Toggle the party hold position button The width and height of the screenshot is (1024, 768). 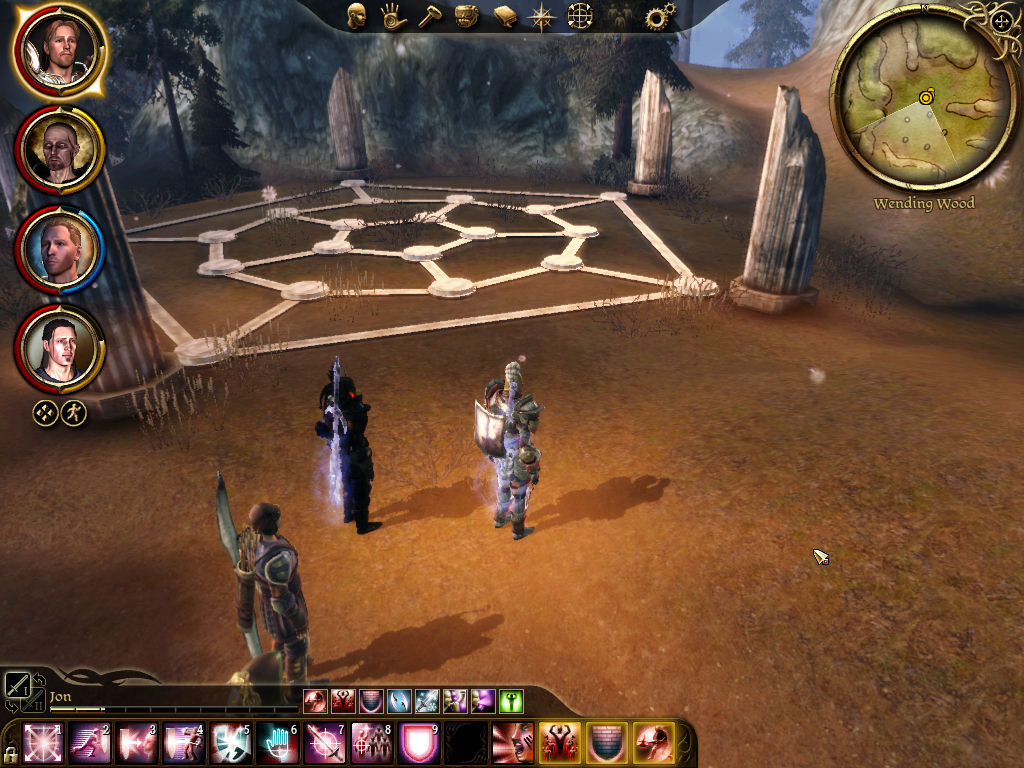(x=45, y=412)
